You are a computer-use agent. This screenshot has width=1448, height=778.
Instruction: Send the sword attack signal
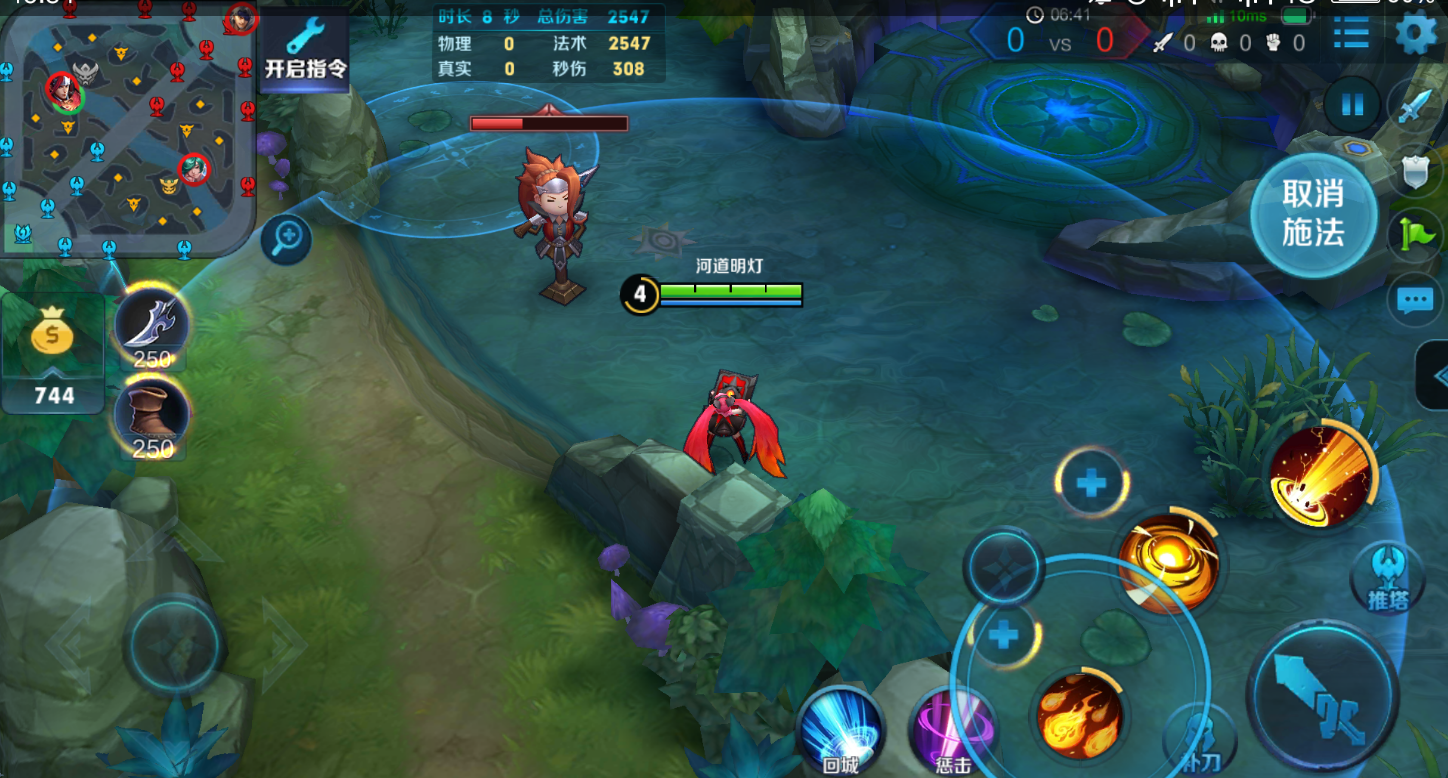pos(1415,105)
